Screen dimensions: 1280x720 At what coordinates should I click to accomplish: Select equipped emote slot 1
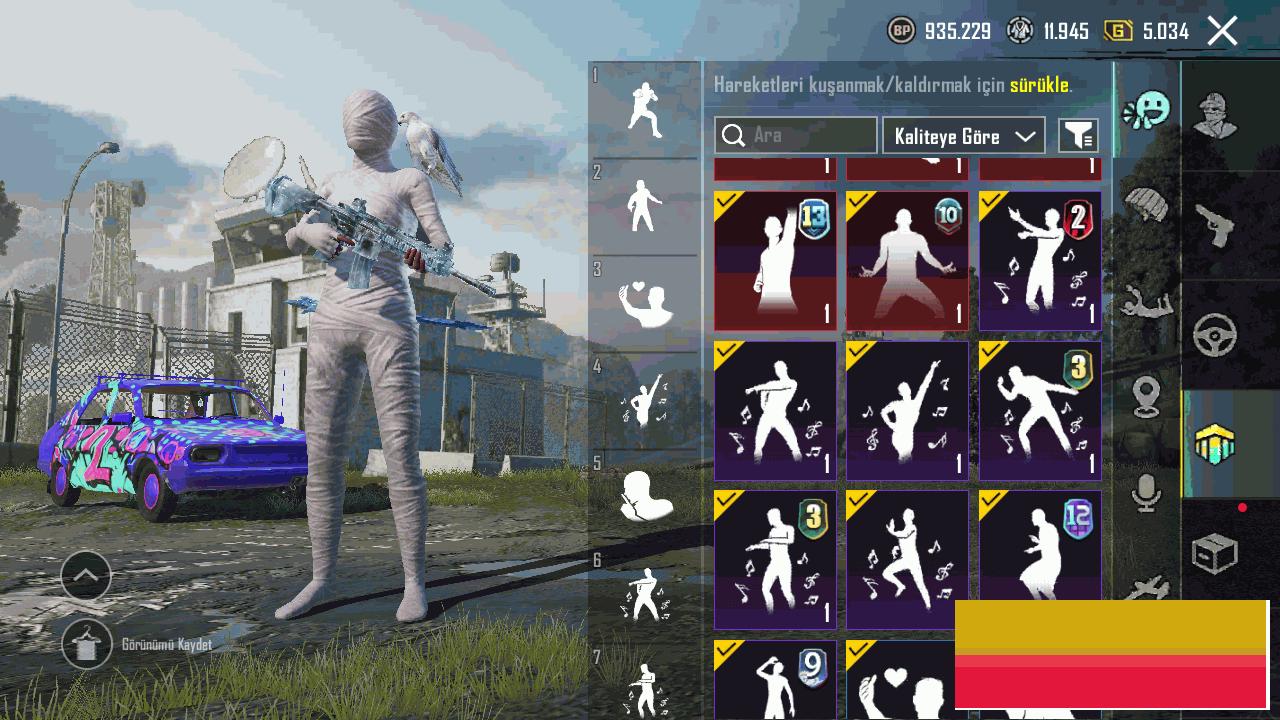point(645,109)
